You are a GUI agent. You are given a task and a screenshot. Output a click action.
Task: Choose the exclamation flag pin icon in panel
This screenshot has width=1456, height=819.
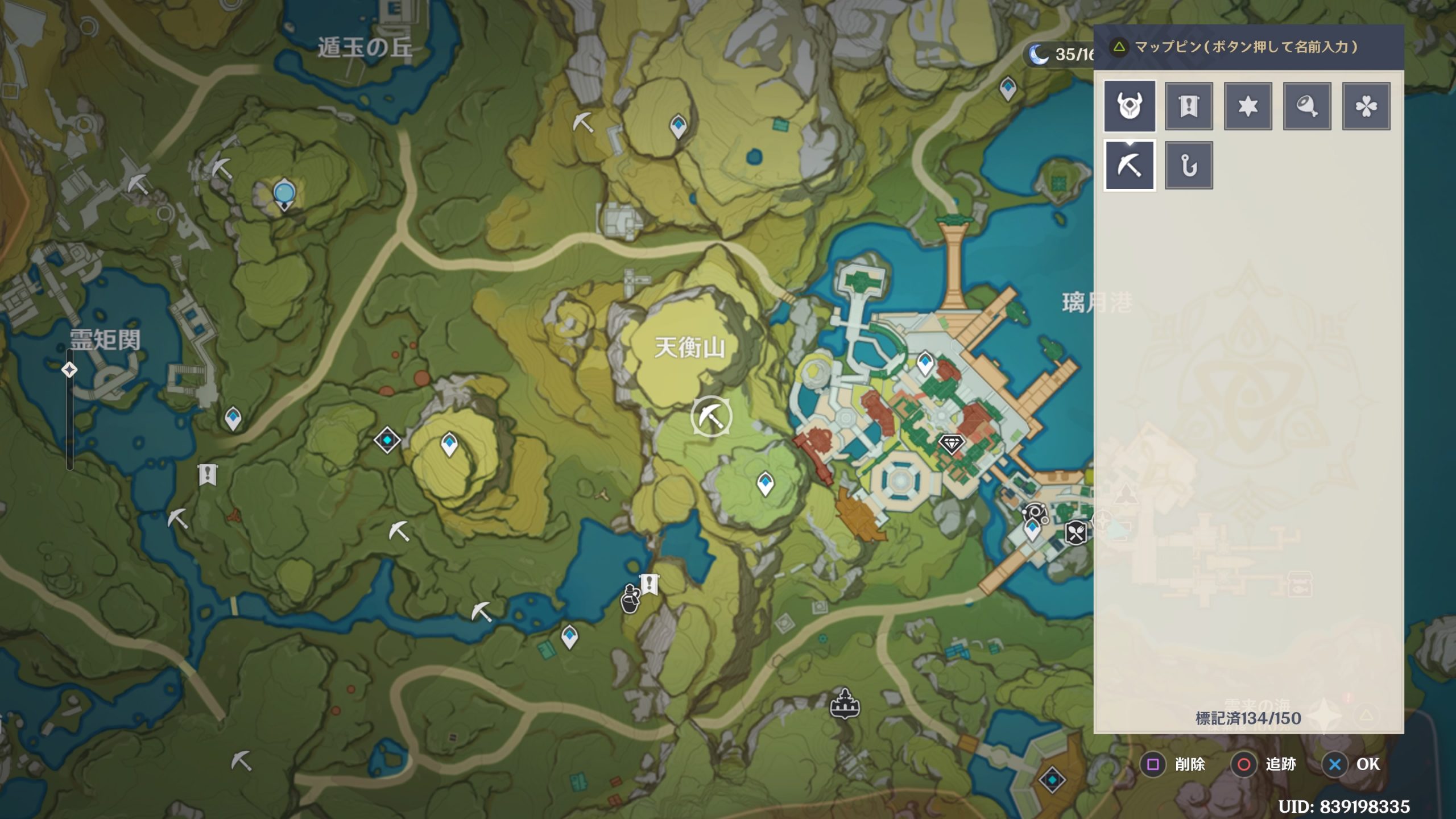[1189, 106]
